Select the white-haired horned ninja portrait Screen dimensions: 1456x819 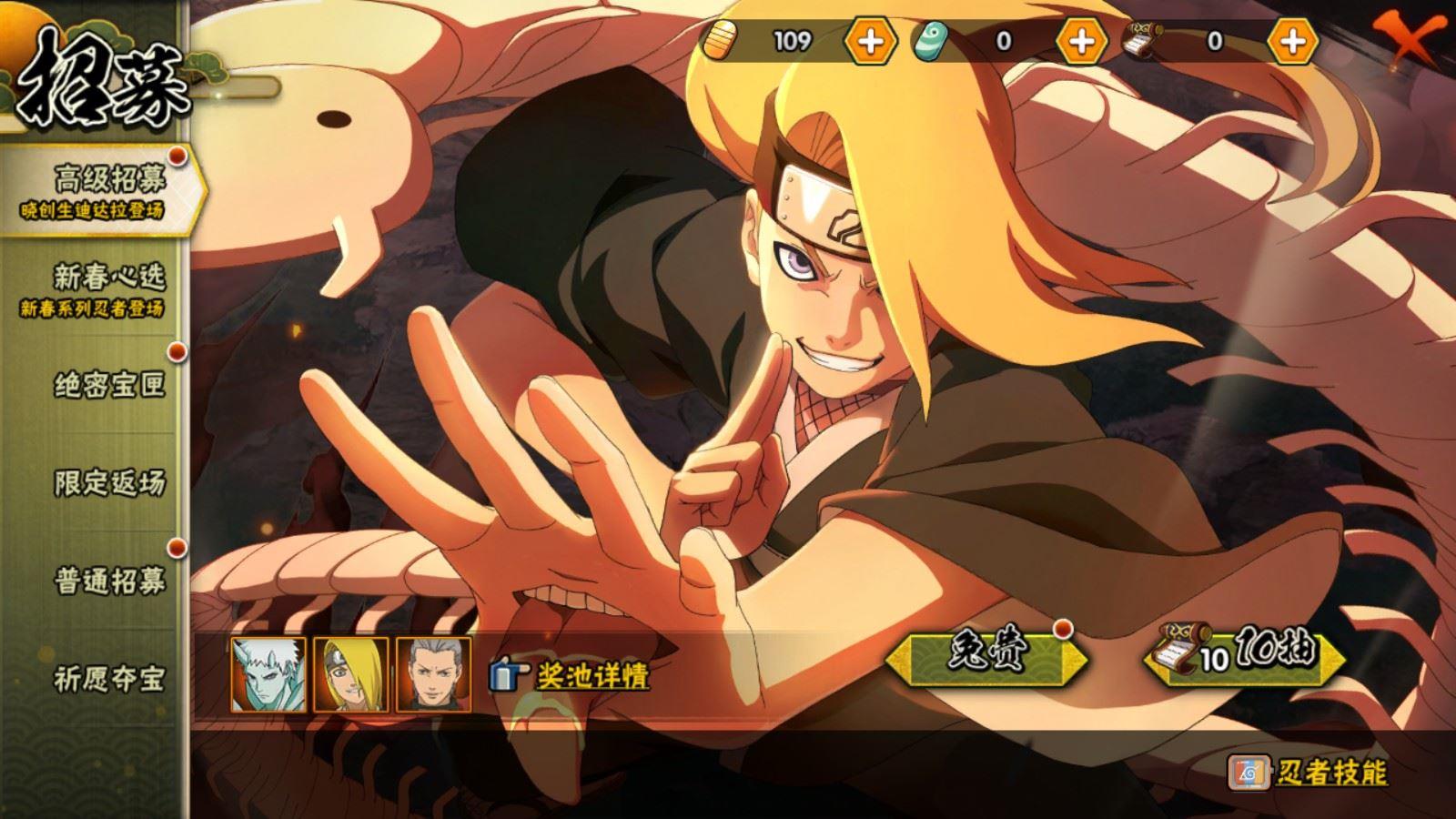point(268,674)
